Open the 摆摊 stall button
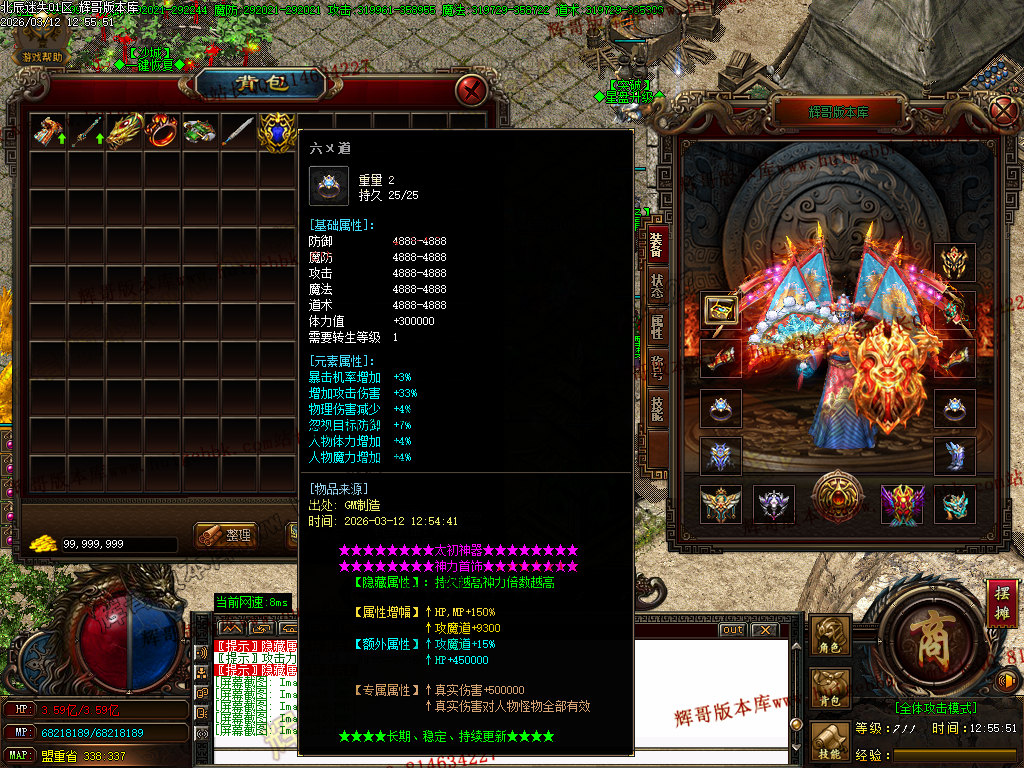 coord(1001,606)
